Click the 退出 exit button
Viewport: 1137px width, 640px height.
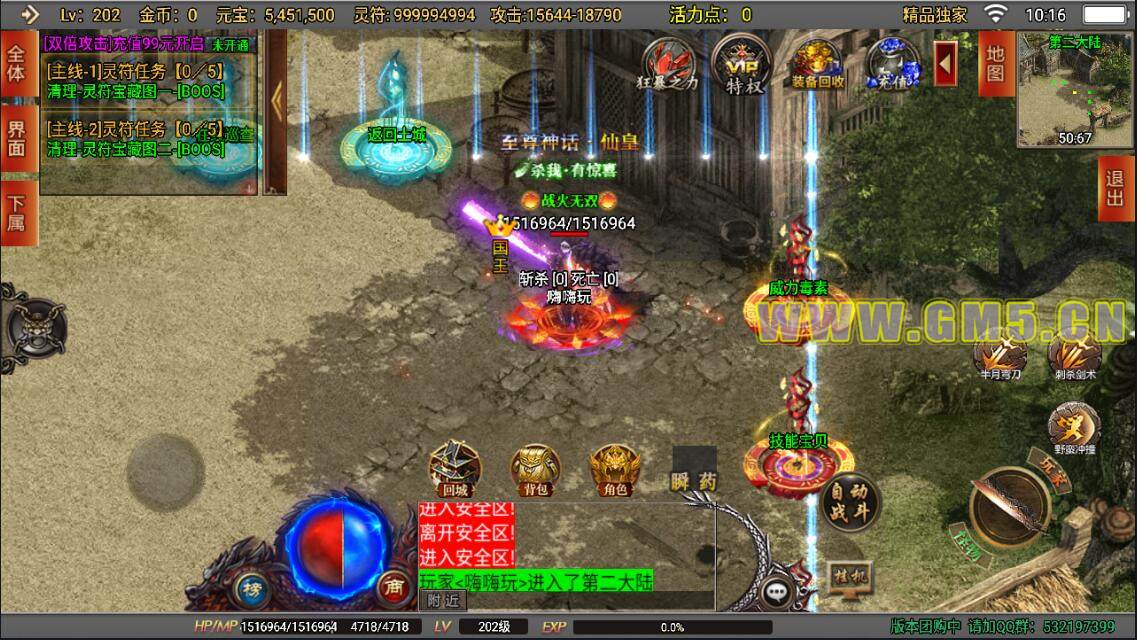(1116, 188)
